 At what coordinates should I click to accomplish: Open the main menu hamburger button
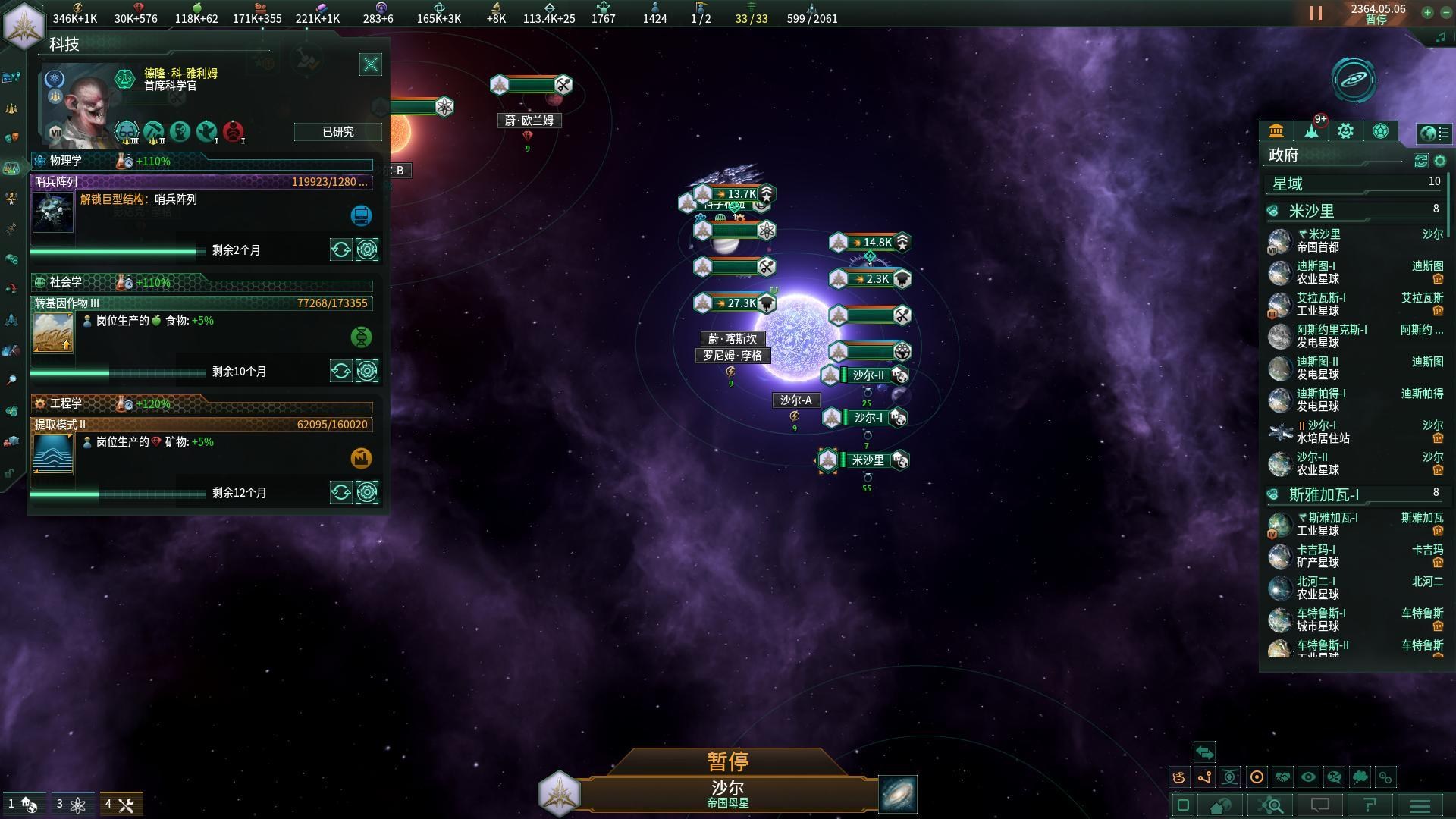pyautogui.click(x=1420, y=805)
